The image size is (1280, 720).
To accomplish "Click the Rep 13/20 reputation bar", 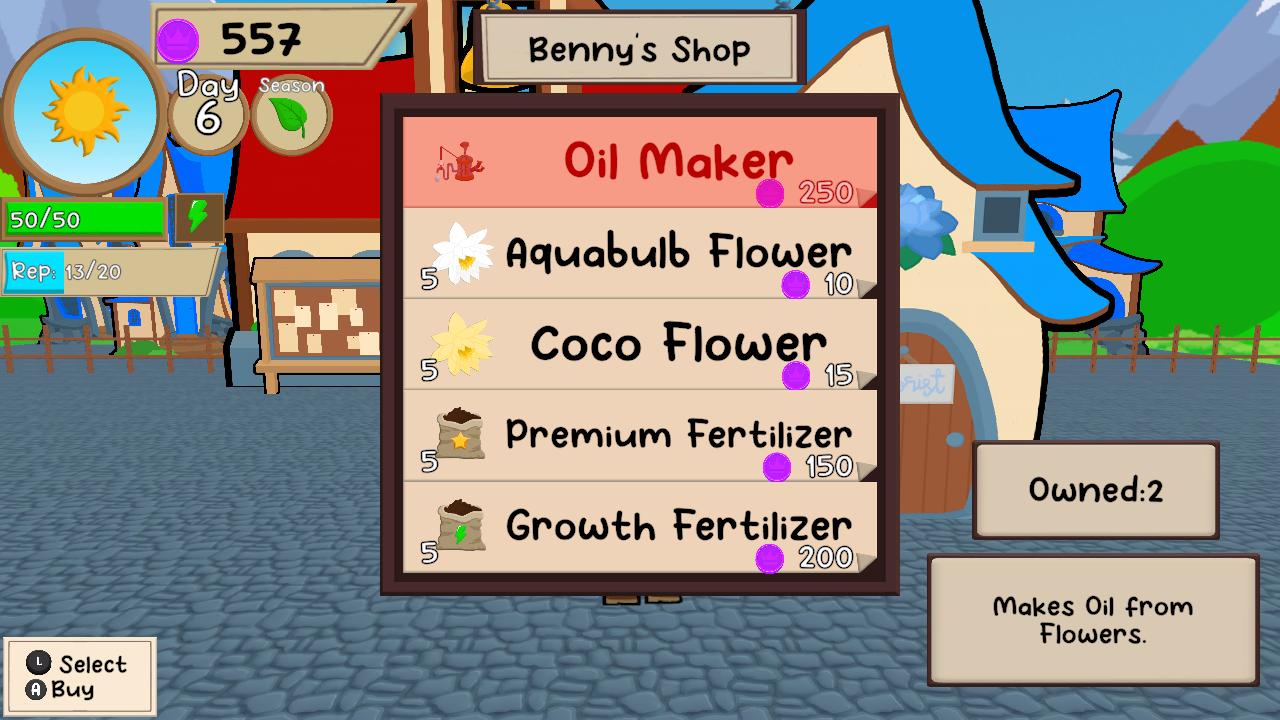I will coord(108,270).
